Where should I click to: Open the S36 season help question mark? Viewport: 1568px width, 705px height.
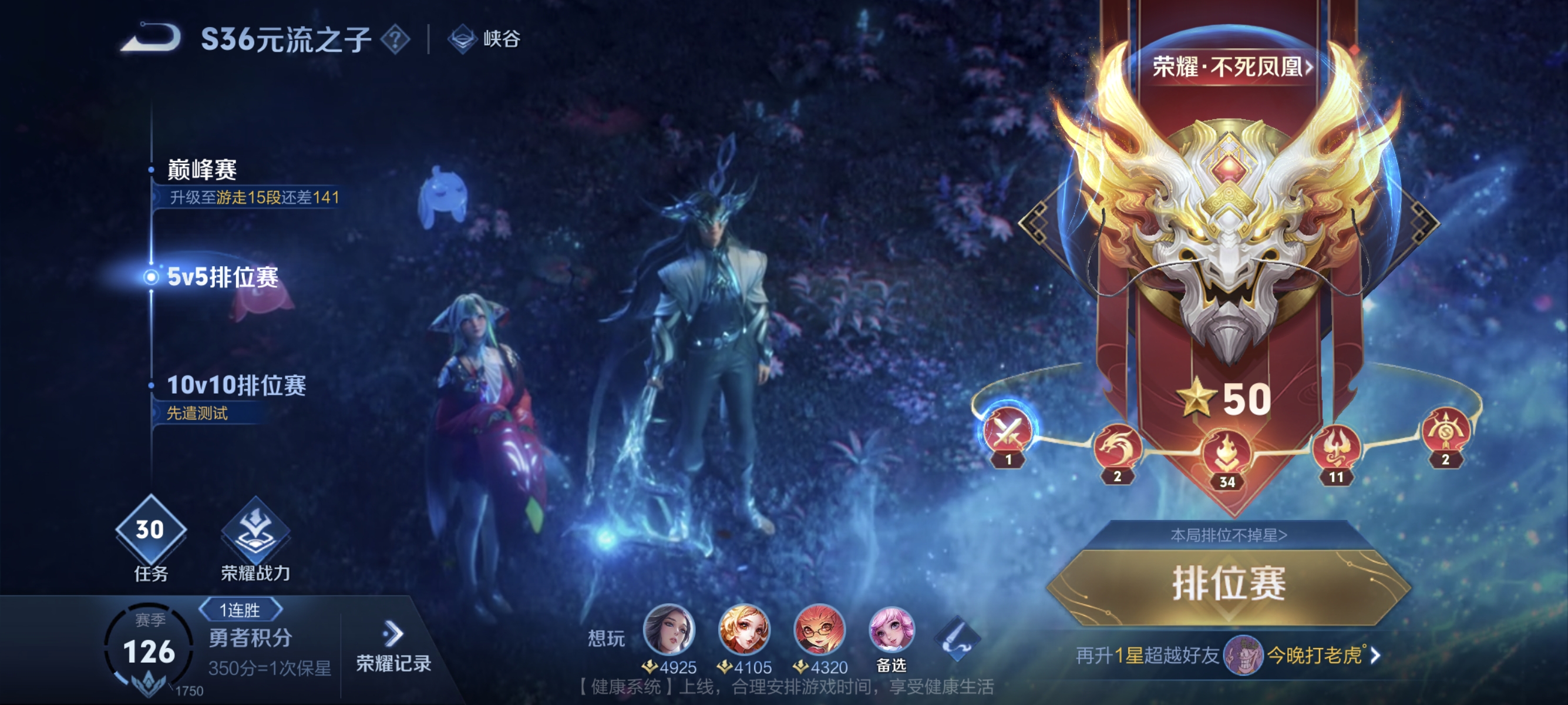tap(395, 39)
